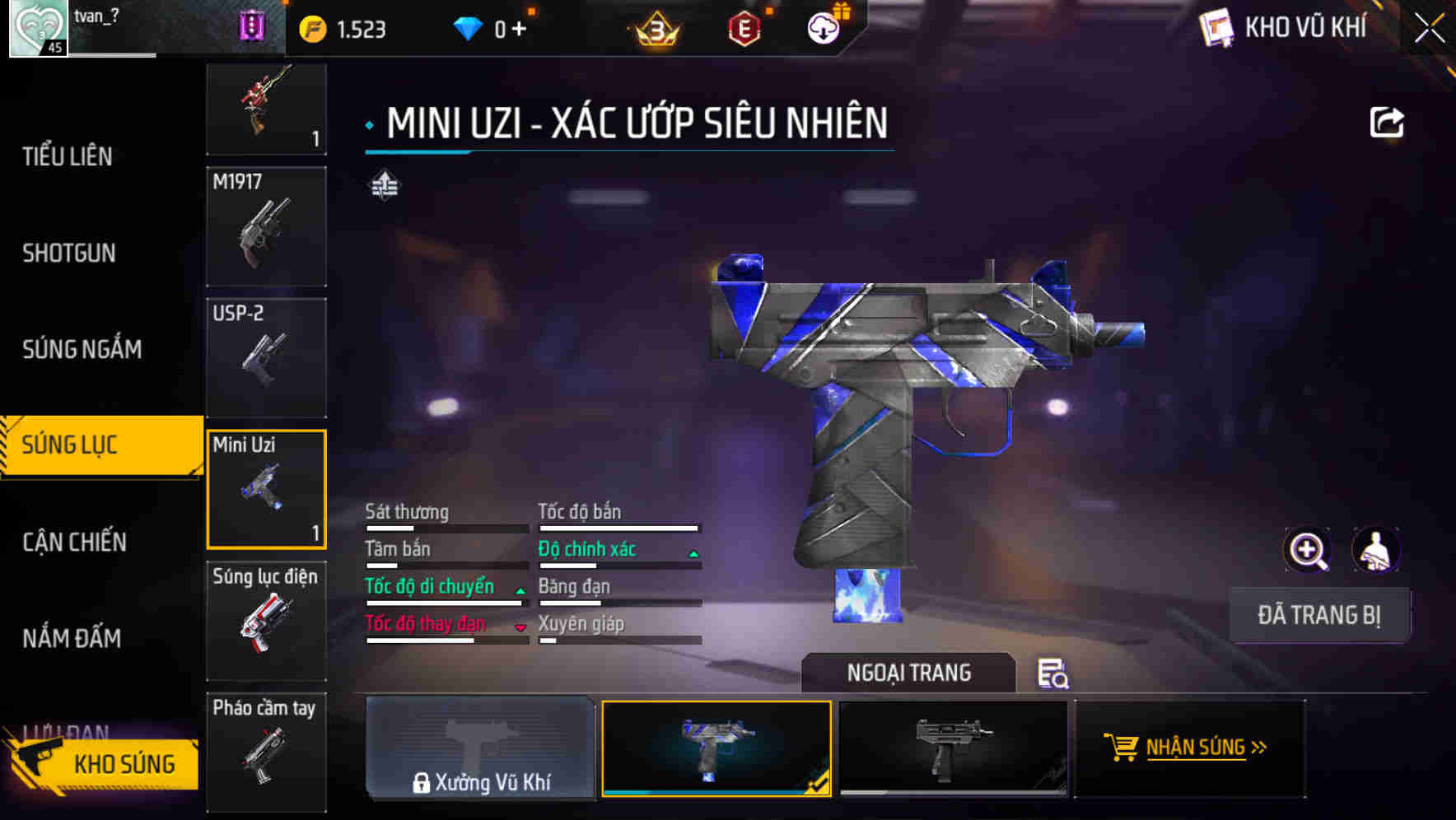Select the character preview icon
The width and height of the screenshot is (1456, 820).
coord(1376,550)
